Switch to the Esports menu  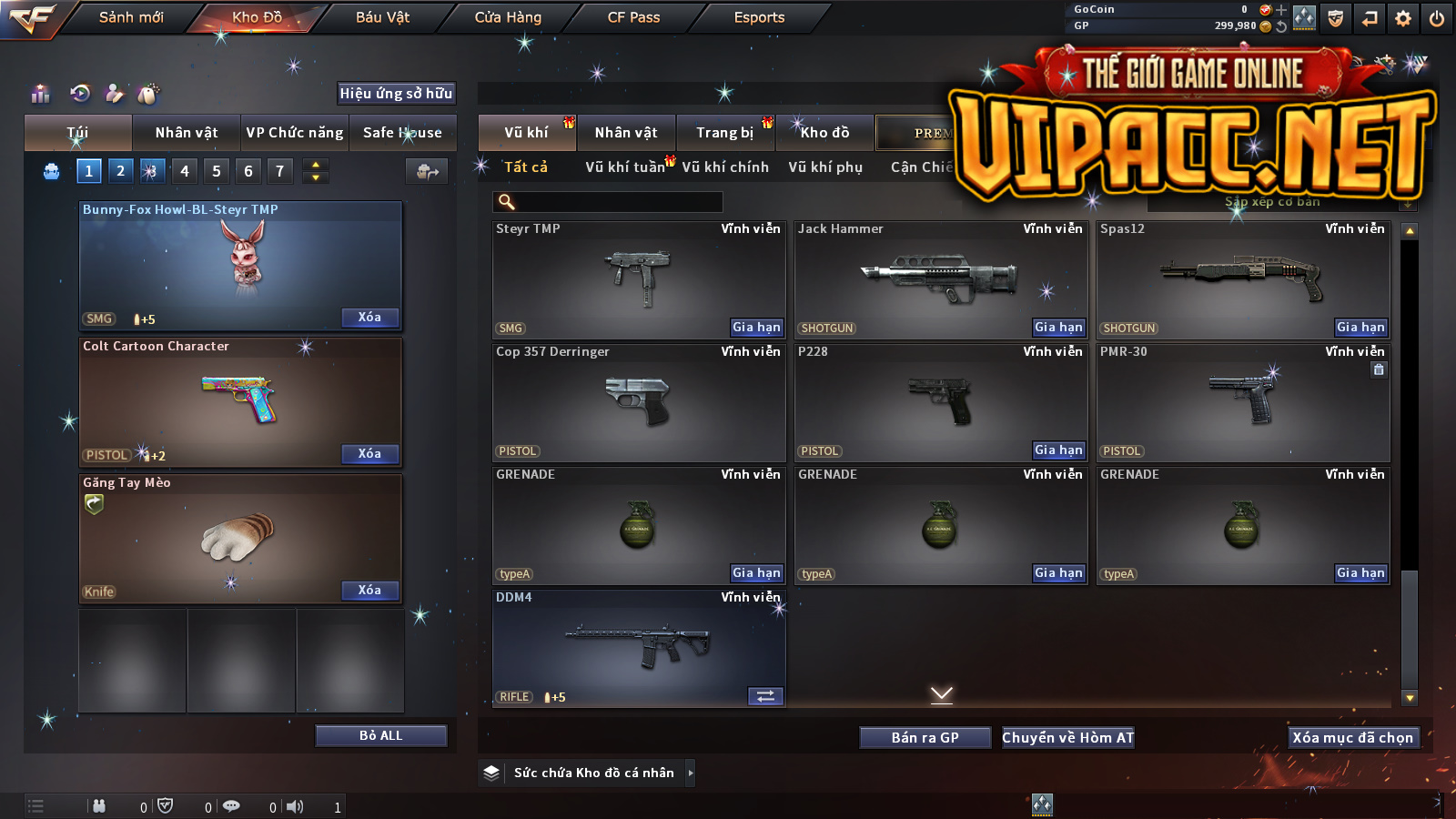click(x=759, y=17)
